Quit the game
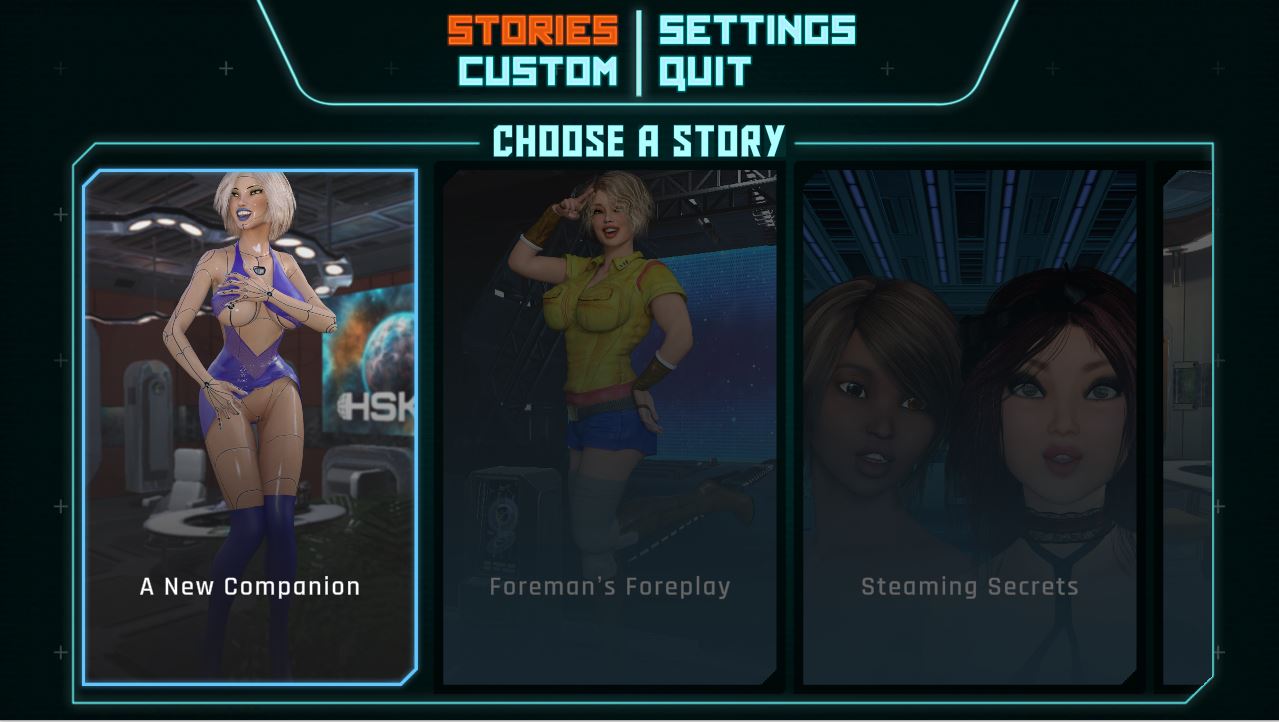The image size is (1279, 722). pos(705,72)
